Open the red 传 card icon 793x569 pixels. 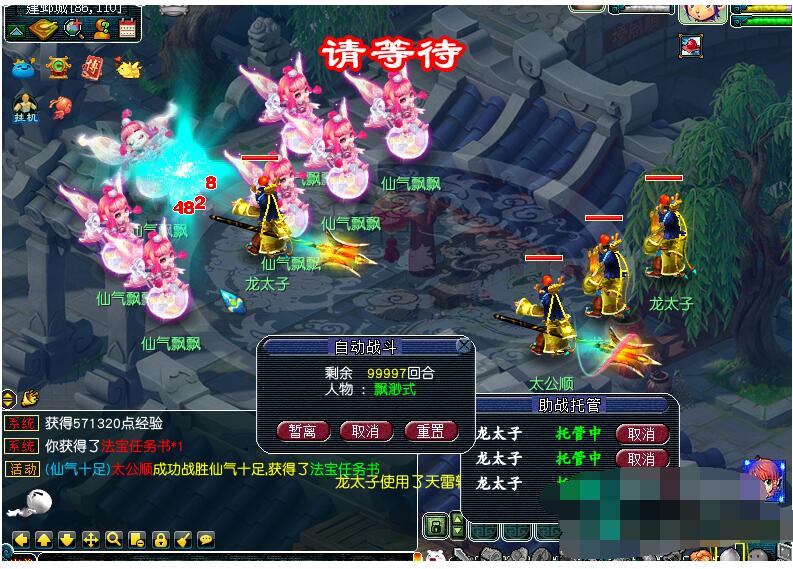[93, 68]
